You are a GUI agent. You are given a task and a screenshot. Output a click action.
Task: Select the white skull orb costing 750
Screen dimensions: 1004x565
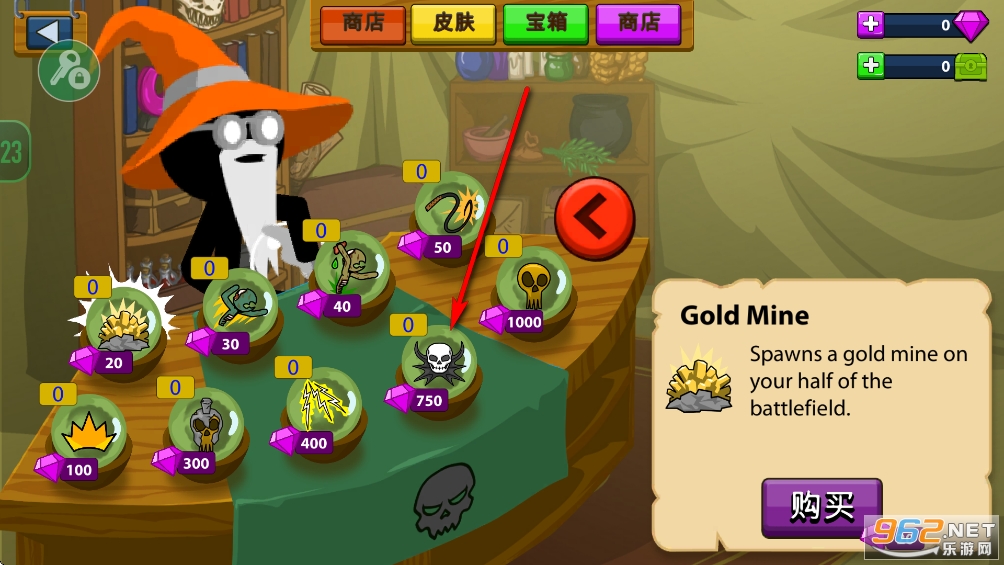(x=439, y=361)
